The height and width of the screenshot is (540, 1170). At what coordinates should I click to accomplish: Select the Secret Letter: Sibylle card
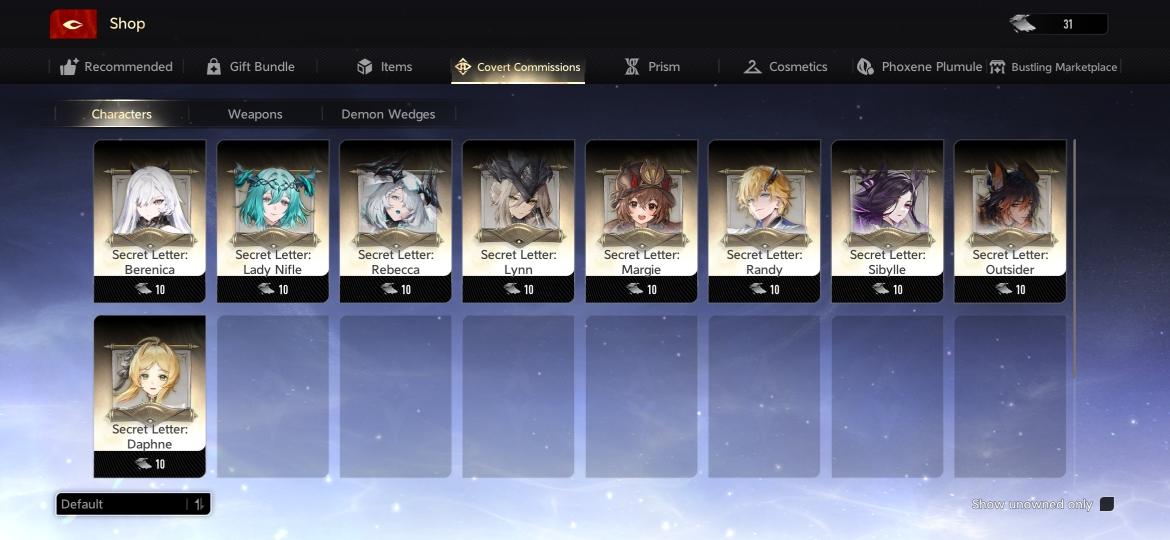888,220
